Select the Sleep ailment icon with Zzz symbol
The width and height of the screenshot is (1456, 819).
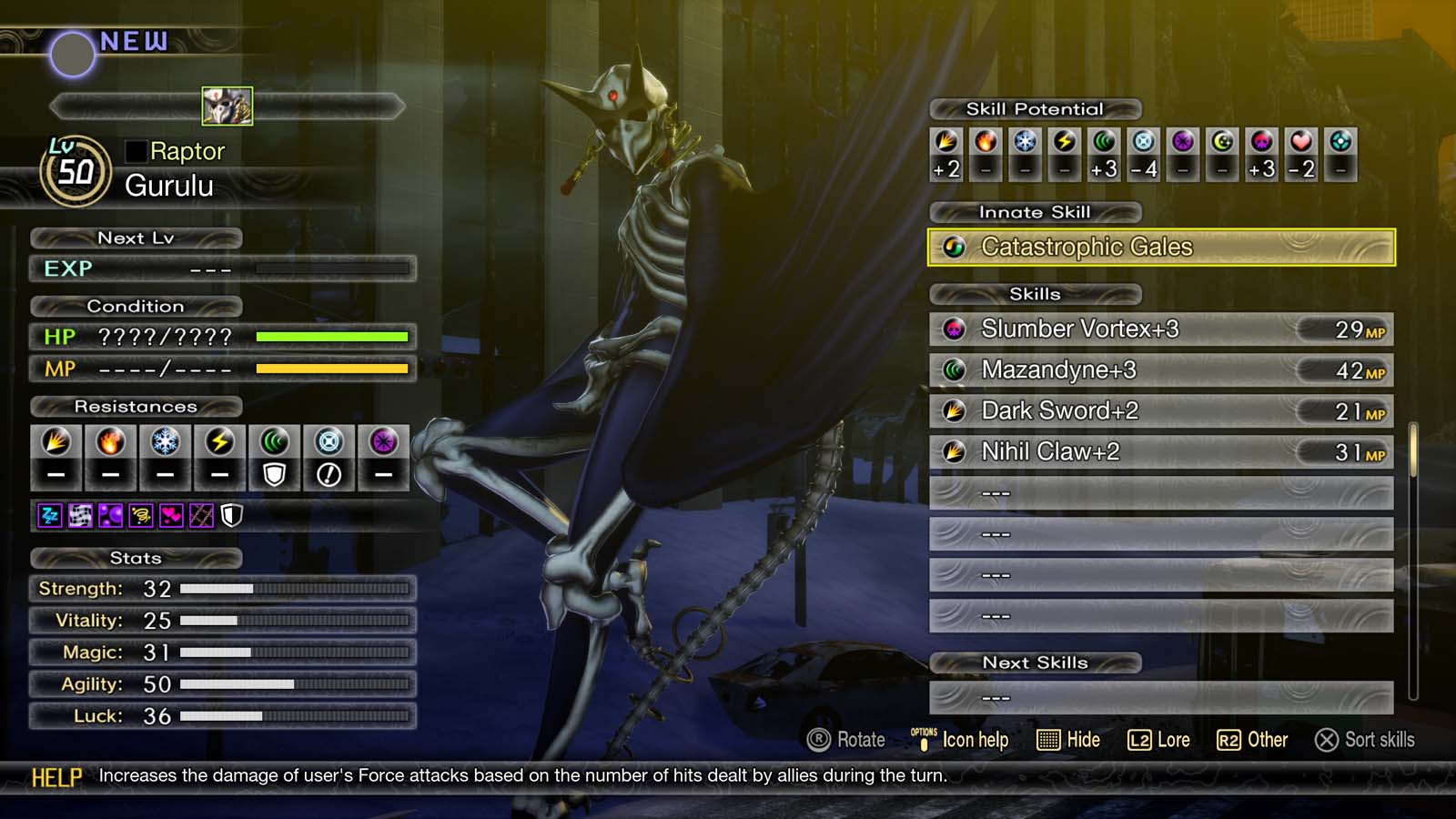49,515
